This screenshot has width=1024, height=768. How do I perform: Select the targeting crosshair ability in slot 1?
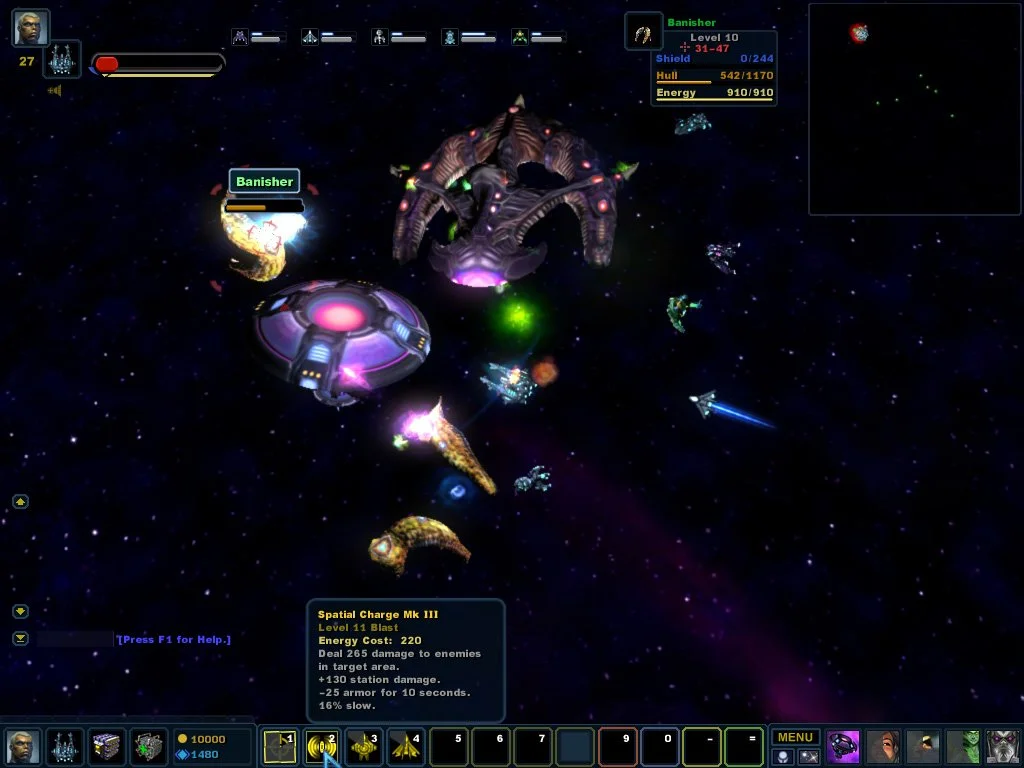point(279,747)
